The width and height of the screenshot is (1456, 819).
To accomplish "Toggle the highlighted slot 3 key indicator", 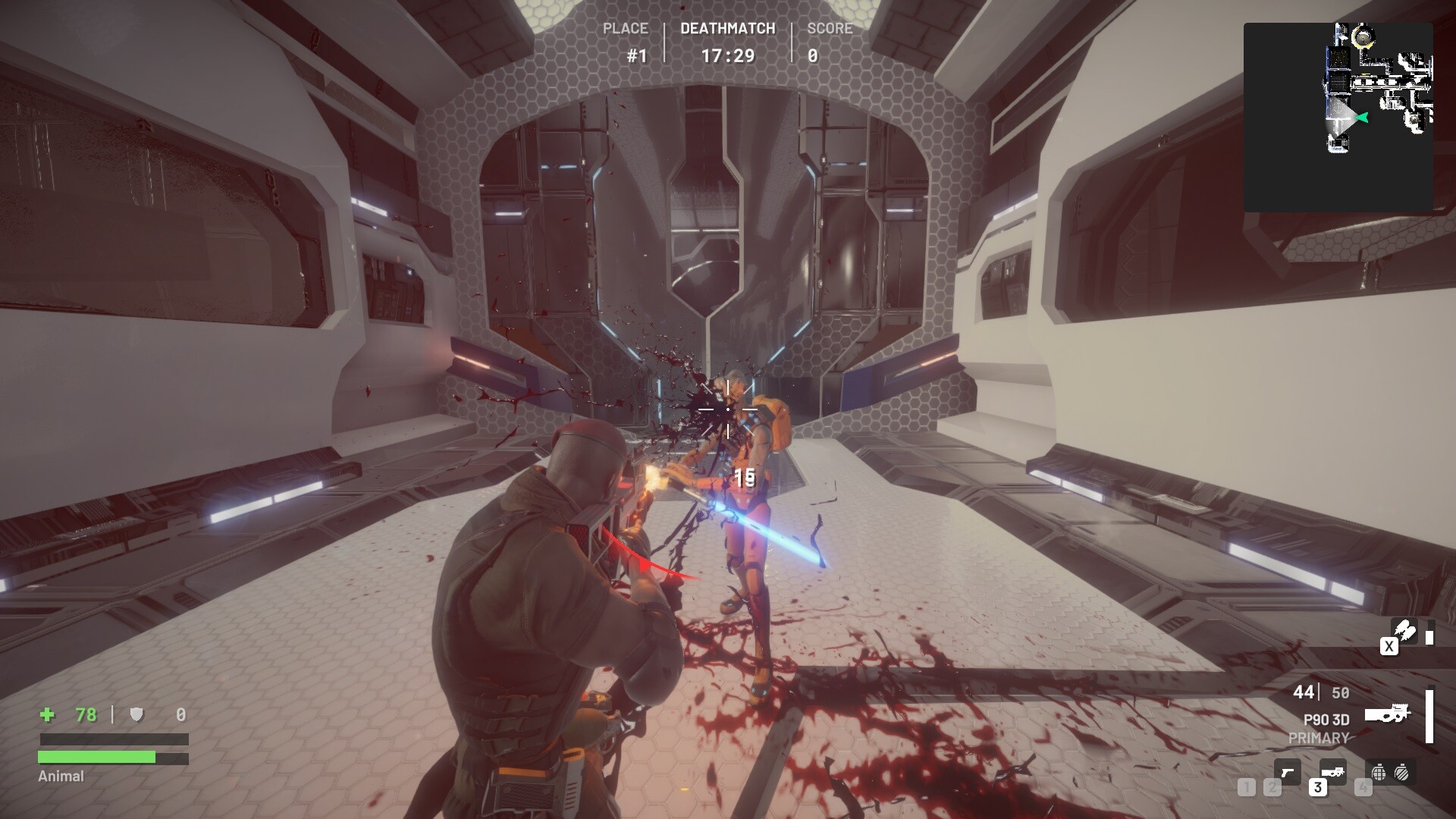I will [x=1318, y=787].
